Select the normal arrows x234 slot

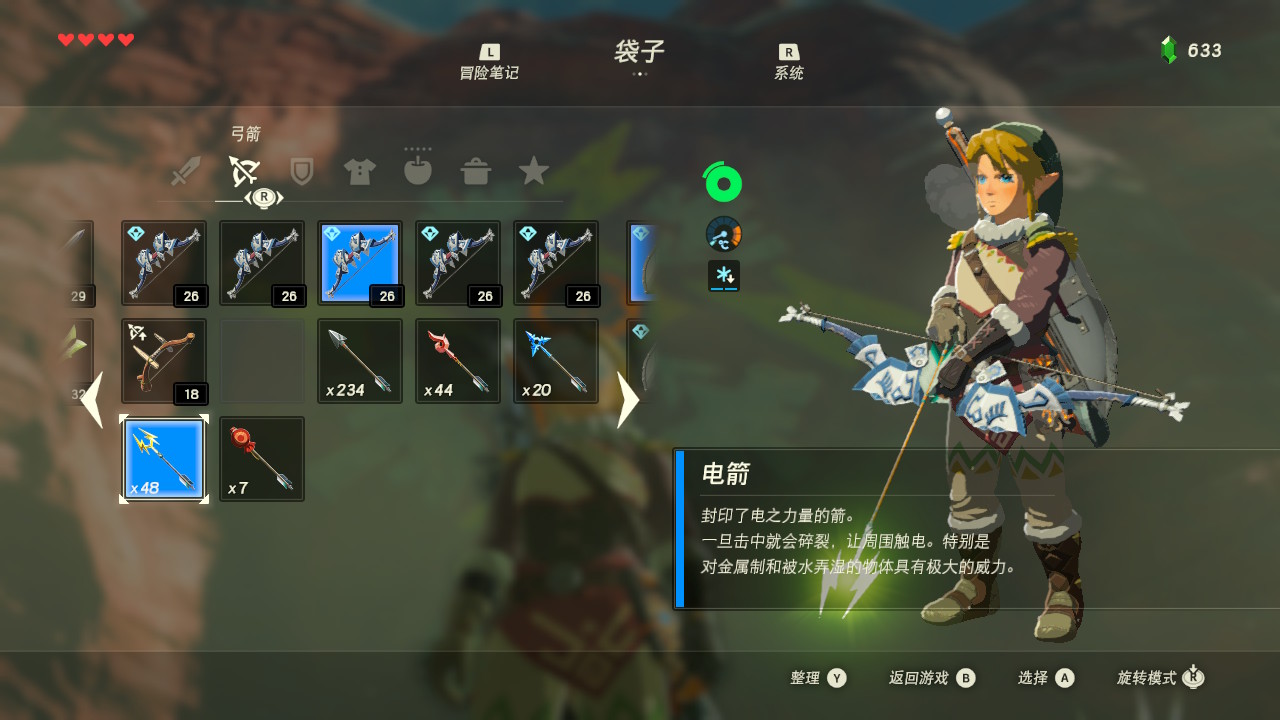[360, 361]
